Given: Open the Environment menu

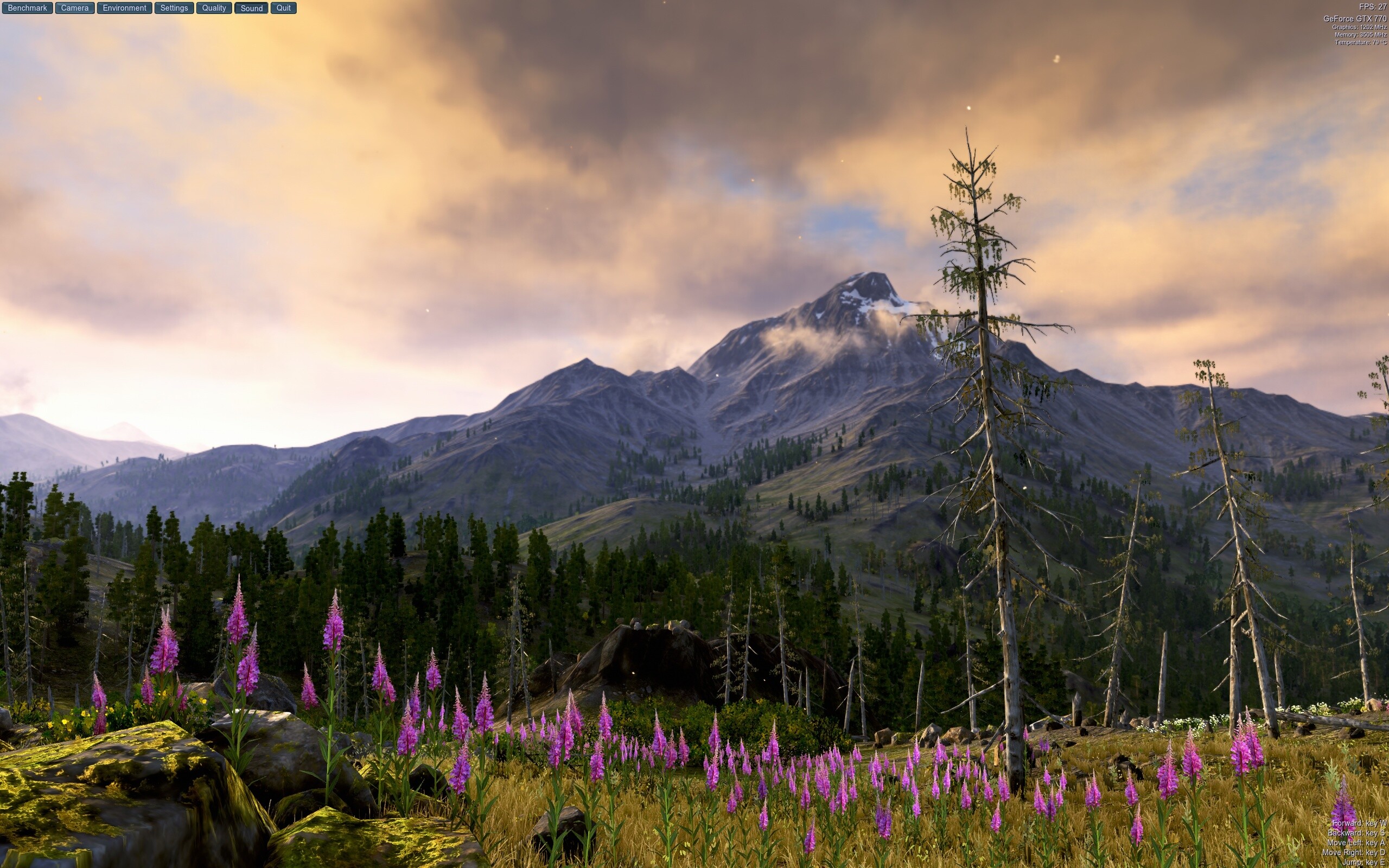Looking at the screenshot, I should [x=124, y=8].
